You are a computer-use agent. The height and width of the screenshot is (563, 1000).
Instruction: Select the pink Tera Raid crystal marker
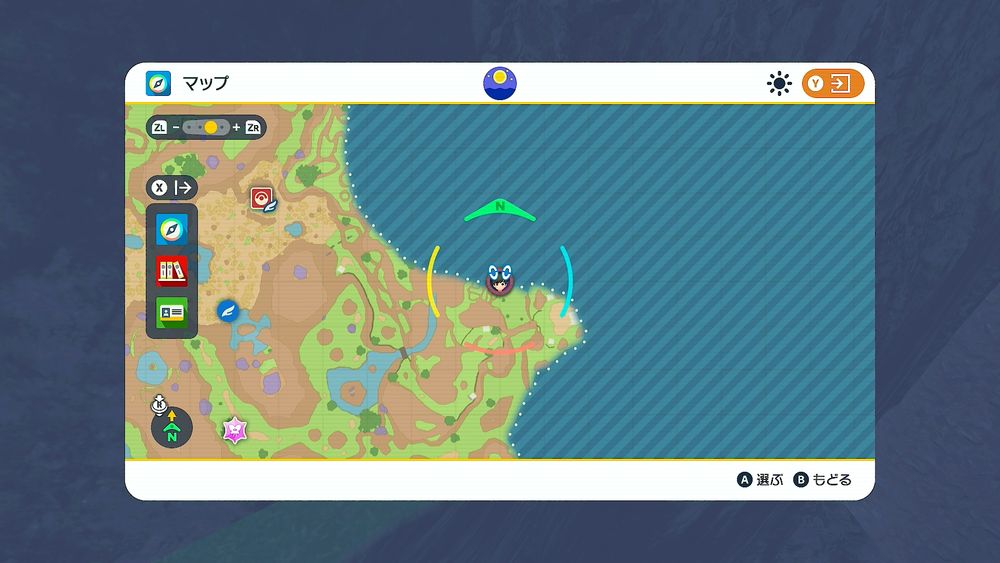click(x=235, y=430)
